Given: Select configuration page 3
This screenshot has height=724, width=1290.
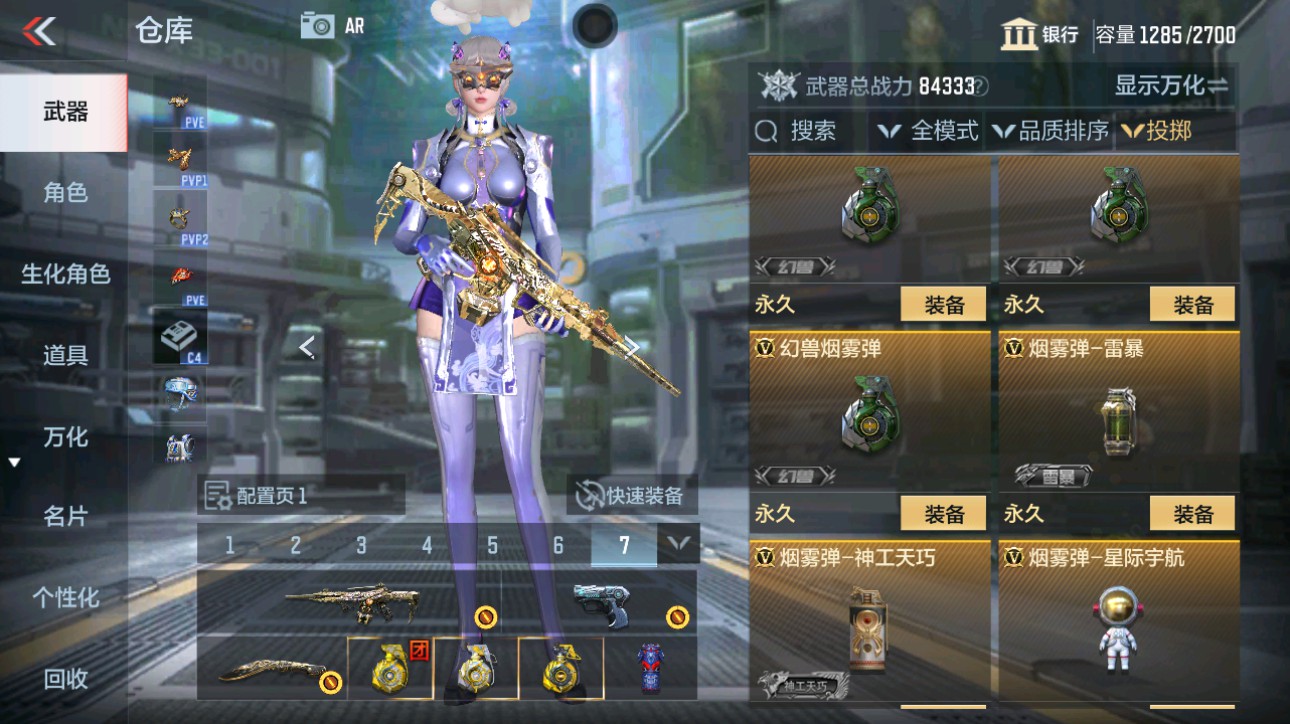Looking at the screenshot, I should (x=360, y=546).
